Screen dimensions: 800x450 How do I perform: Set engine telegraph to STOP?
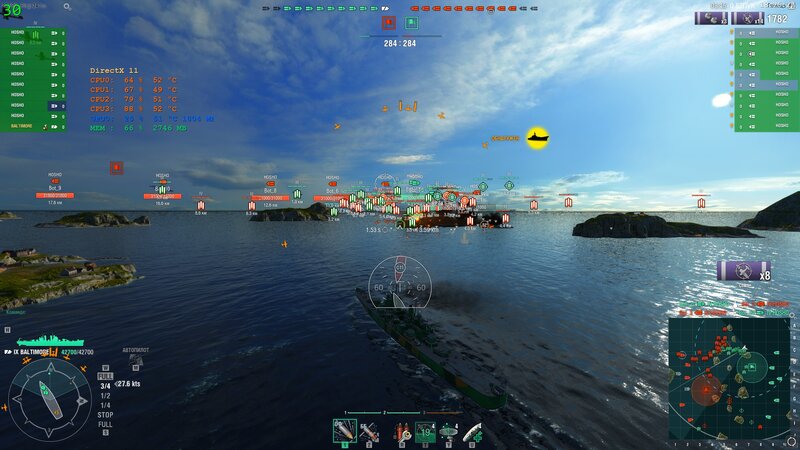click(105, 413)
